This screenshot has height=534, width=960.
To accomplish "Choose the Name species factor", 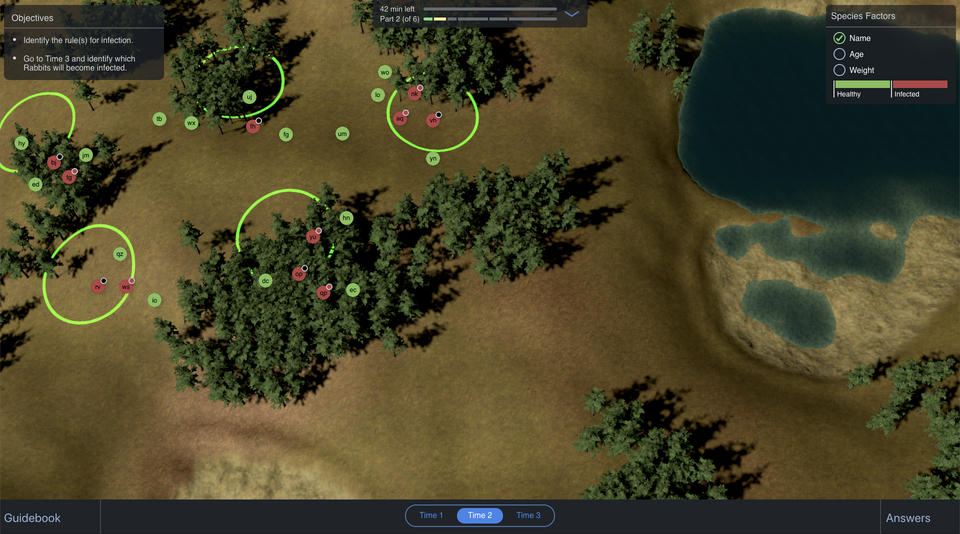I will point(840,38).
